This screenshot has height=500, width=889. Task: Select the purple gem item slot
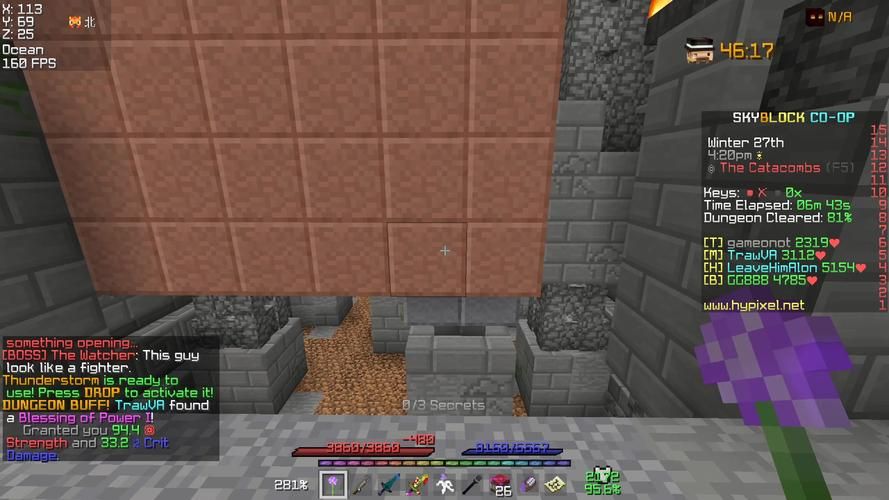click(528, 485)
